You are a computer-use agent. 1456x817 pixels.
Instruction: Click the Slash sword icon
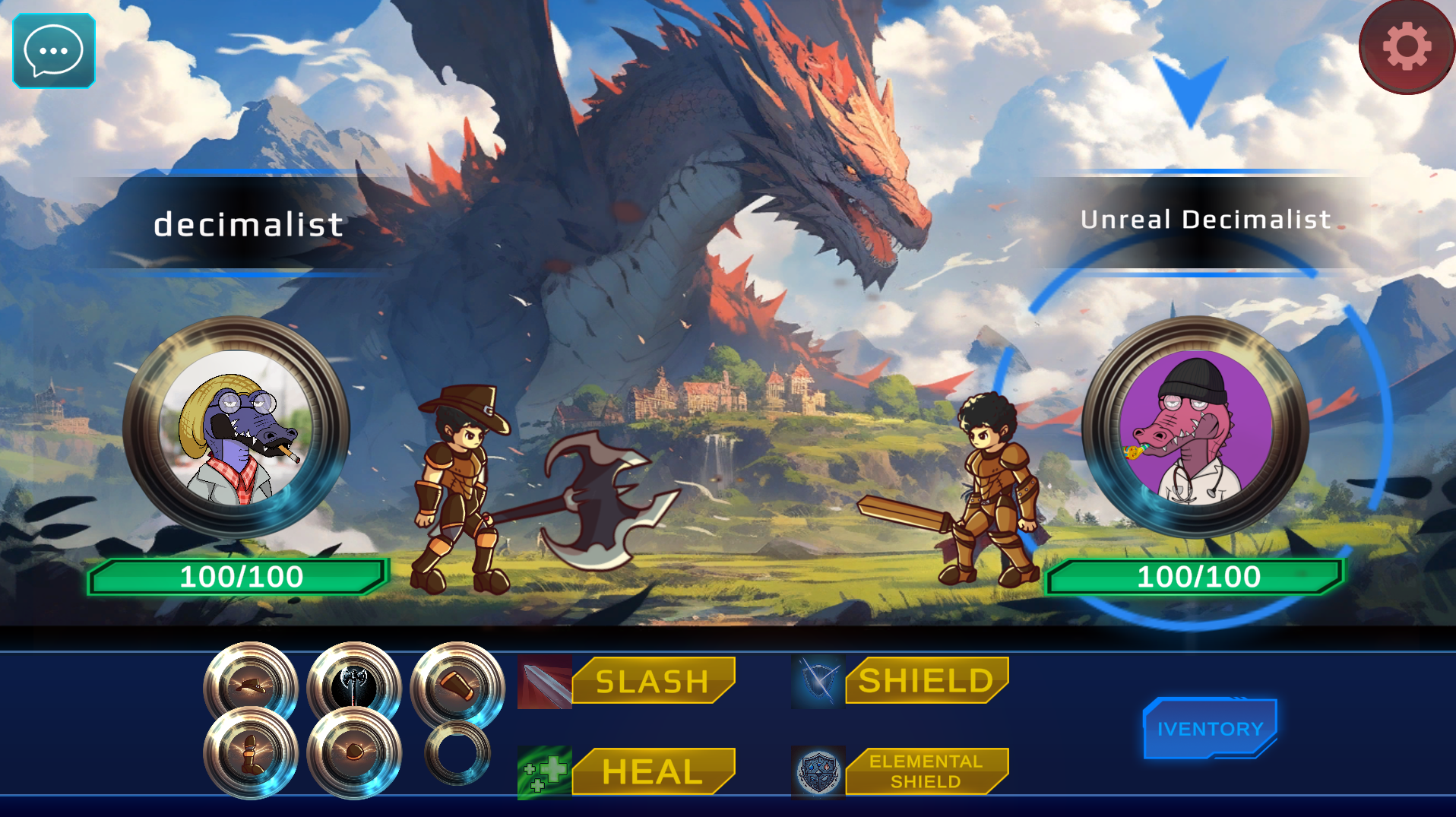tap(544, 682)
